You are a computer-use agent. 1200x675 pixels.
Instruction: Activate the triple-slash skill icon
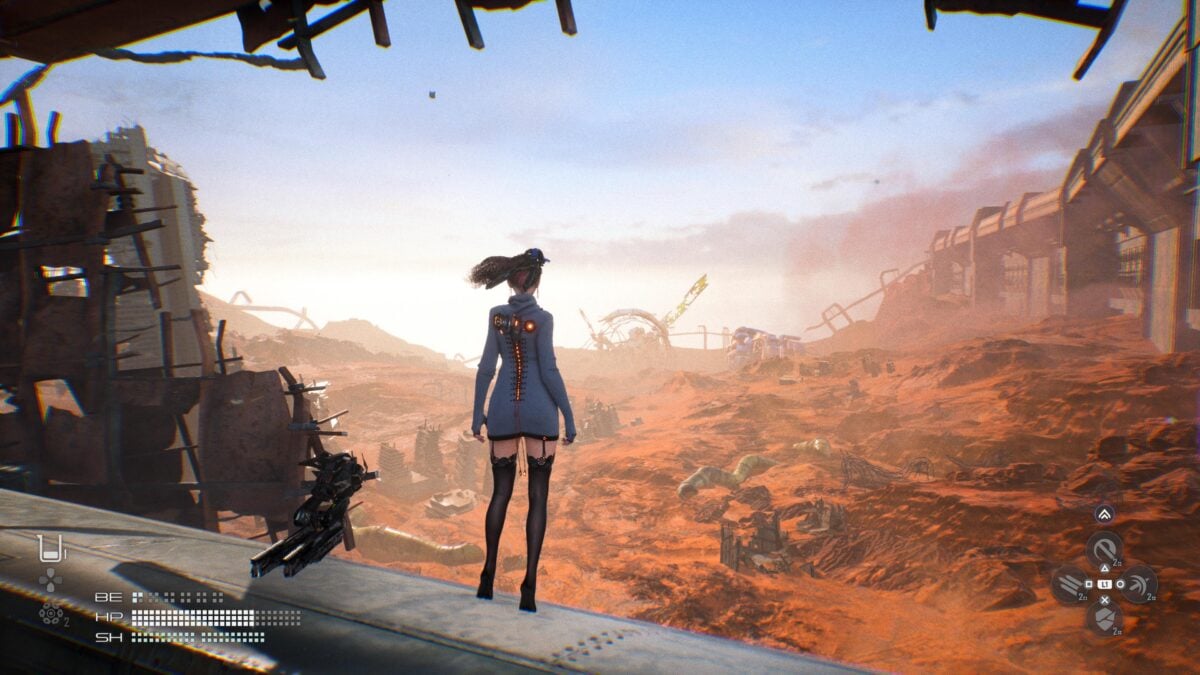click(x=1069, y=584)
